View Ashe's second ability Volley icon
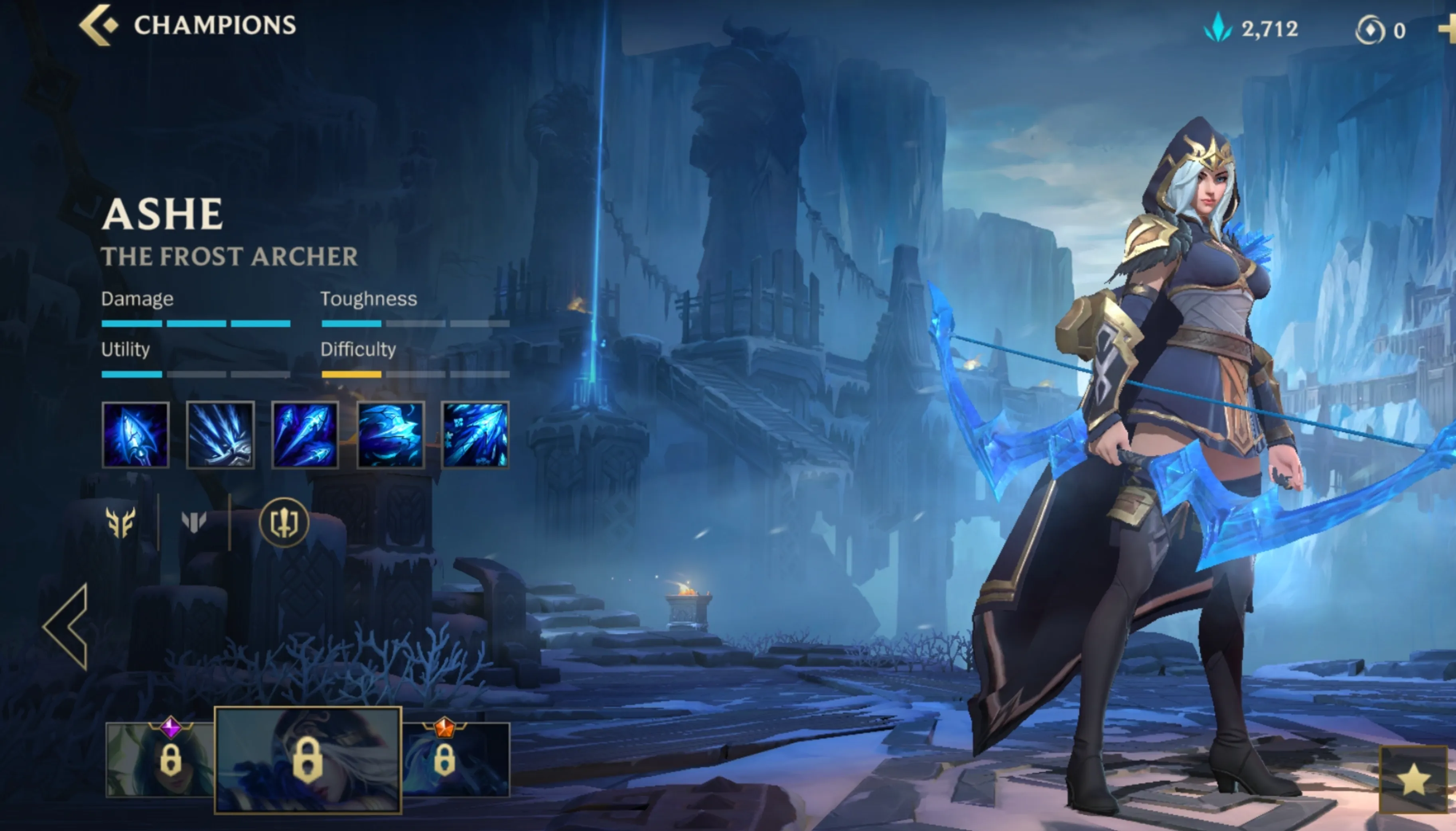1456x831 pixels. [x=221, y=436]
